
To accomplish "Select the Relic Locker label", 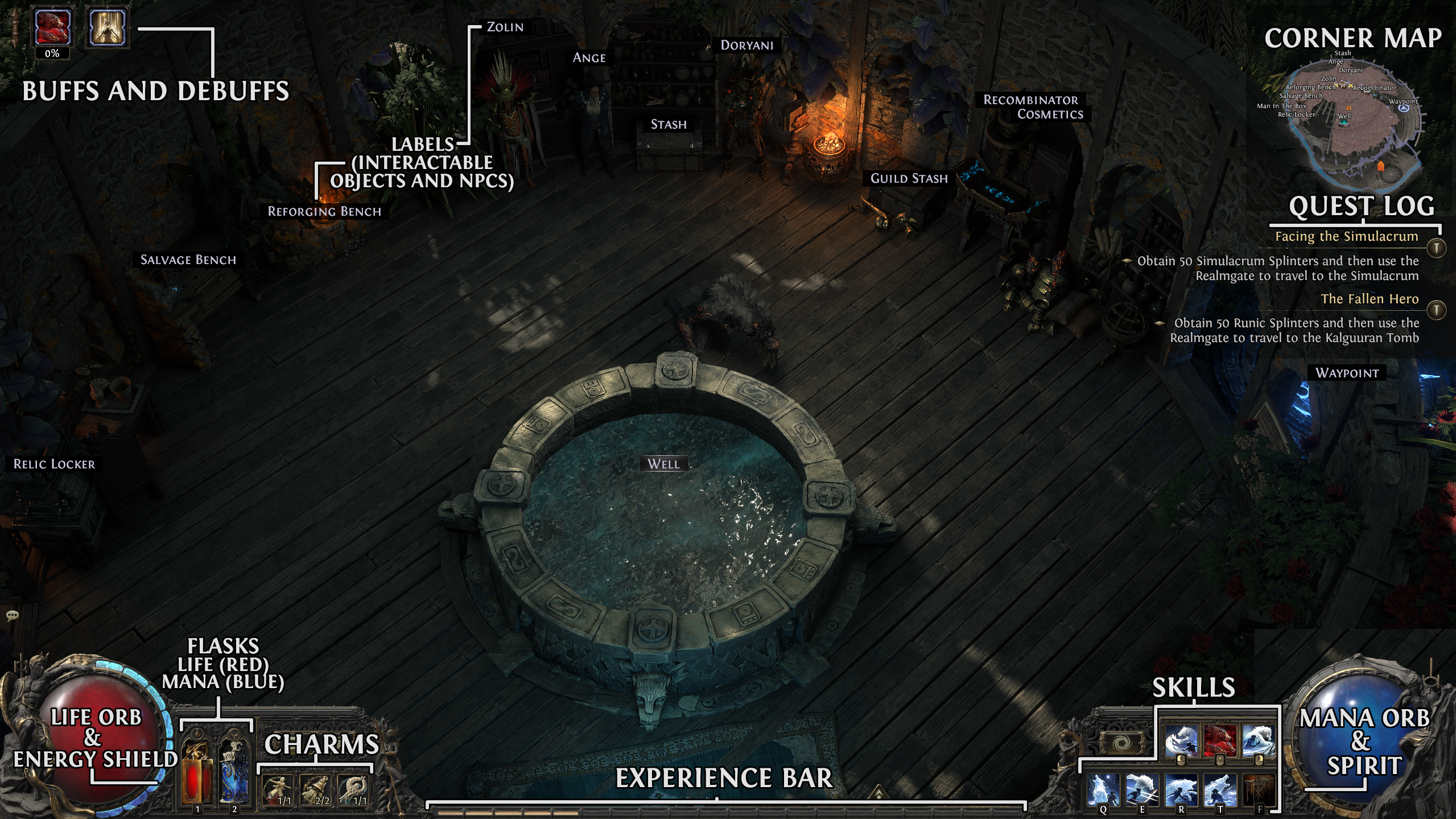I will [x=54, y=464].
